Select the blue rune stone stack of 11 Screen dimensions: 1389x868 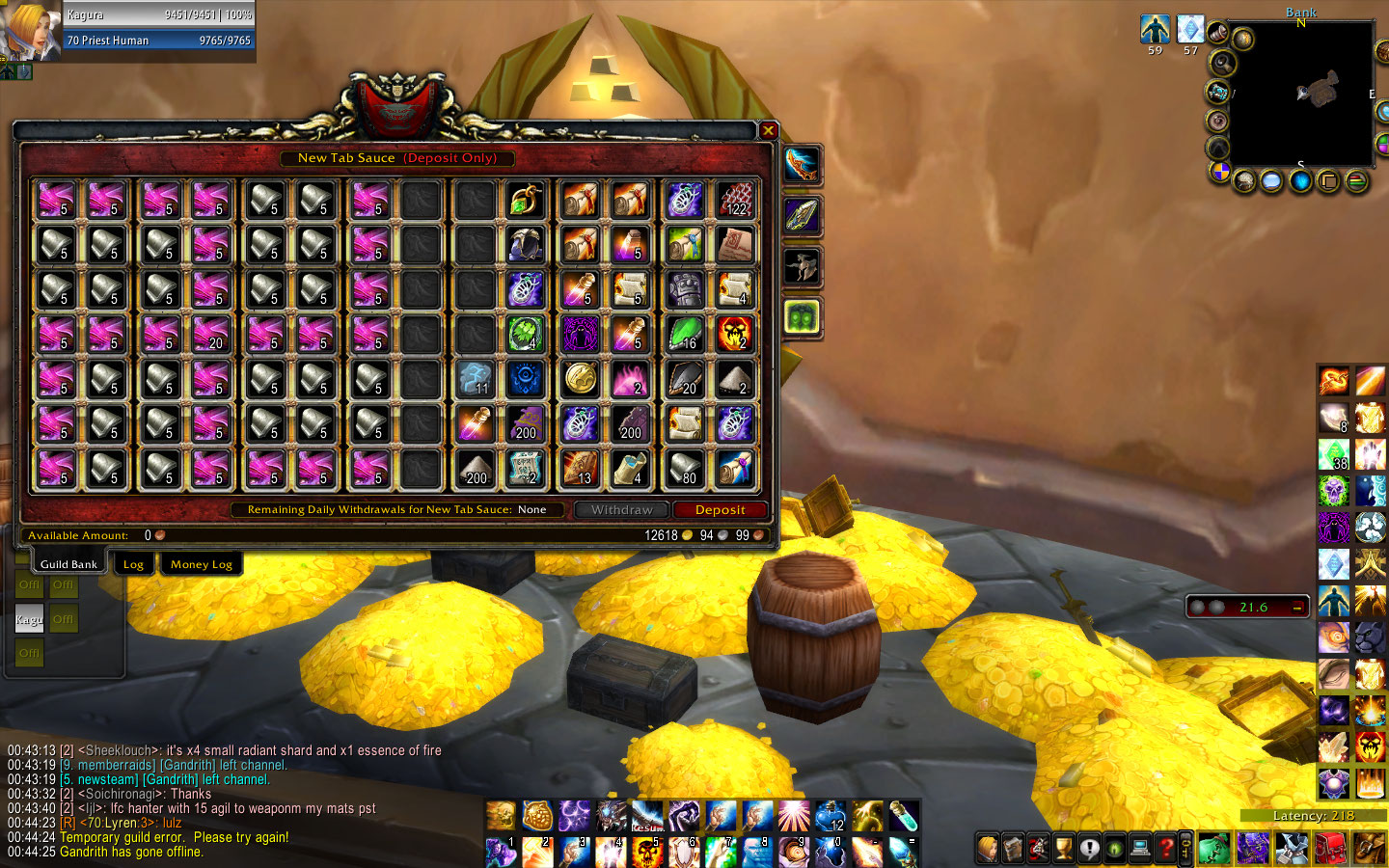click(475, 379)
